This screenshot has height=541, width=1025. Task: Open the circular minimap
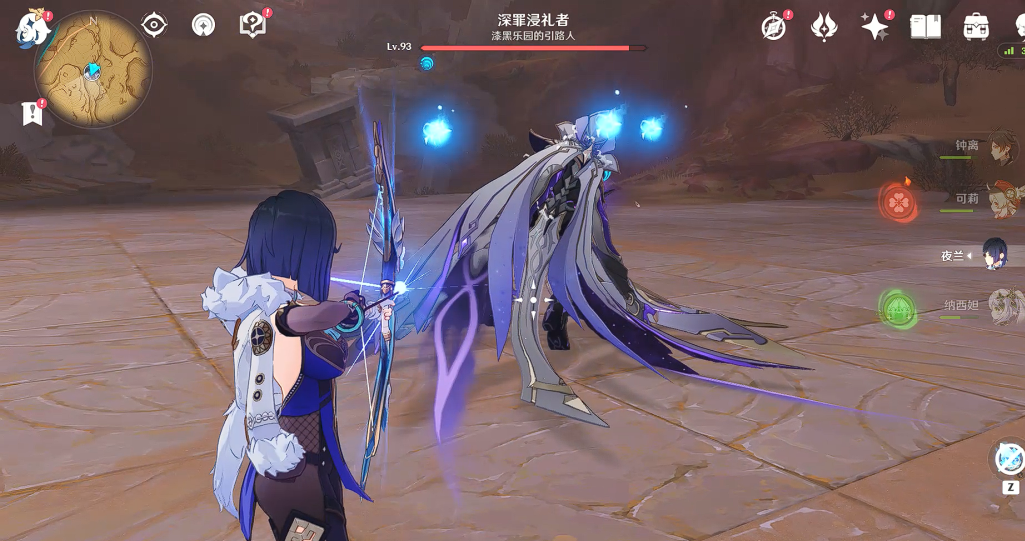point(93,70)
